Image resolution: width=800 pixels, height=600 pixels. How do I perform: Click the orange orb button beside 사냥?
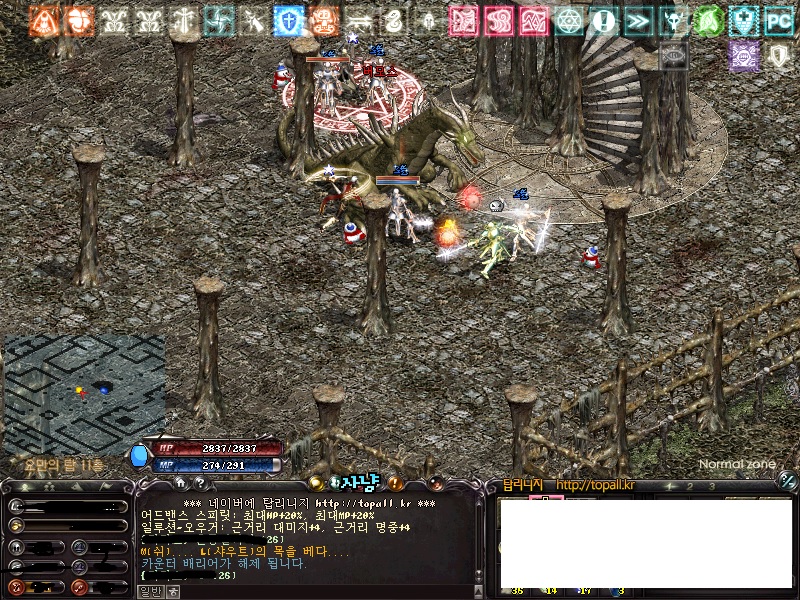point(437,485)
